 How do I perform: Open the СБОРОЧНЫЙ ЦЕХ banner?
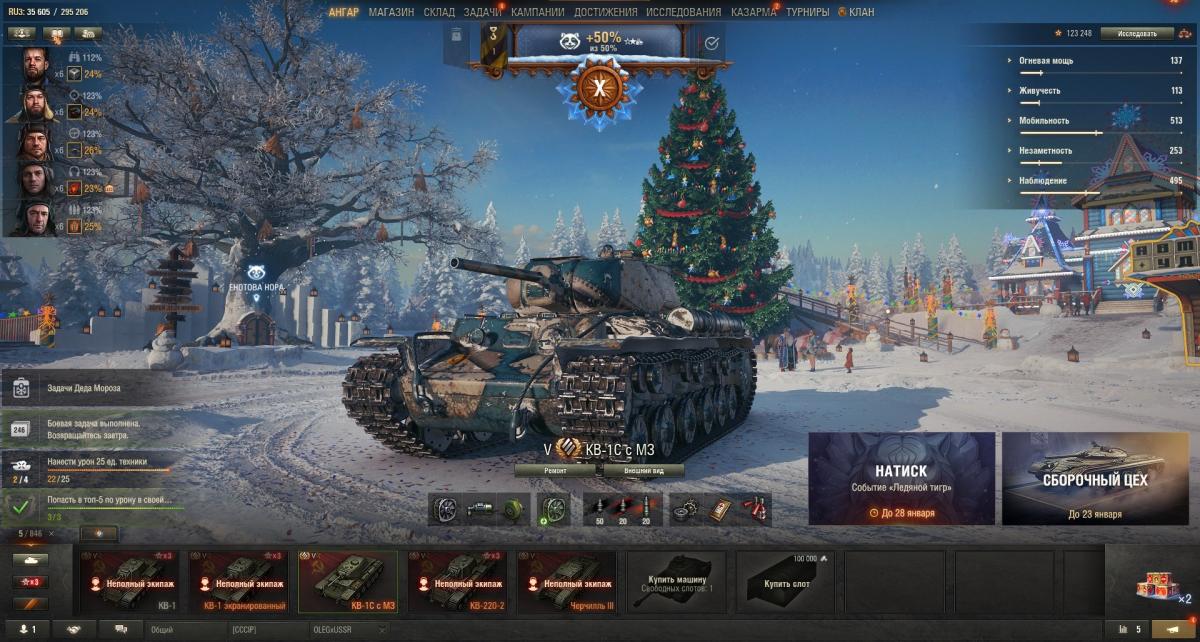(1095, 478)
